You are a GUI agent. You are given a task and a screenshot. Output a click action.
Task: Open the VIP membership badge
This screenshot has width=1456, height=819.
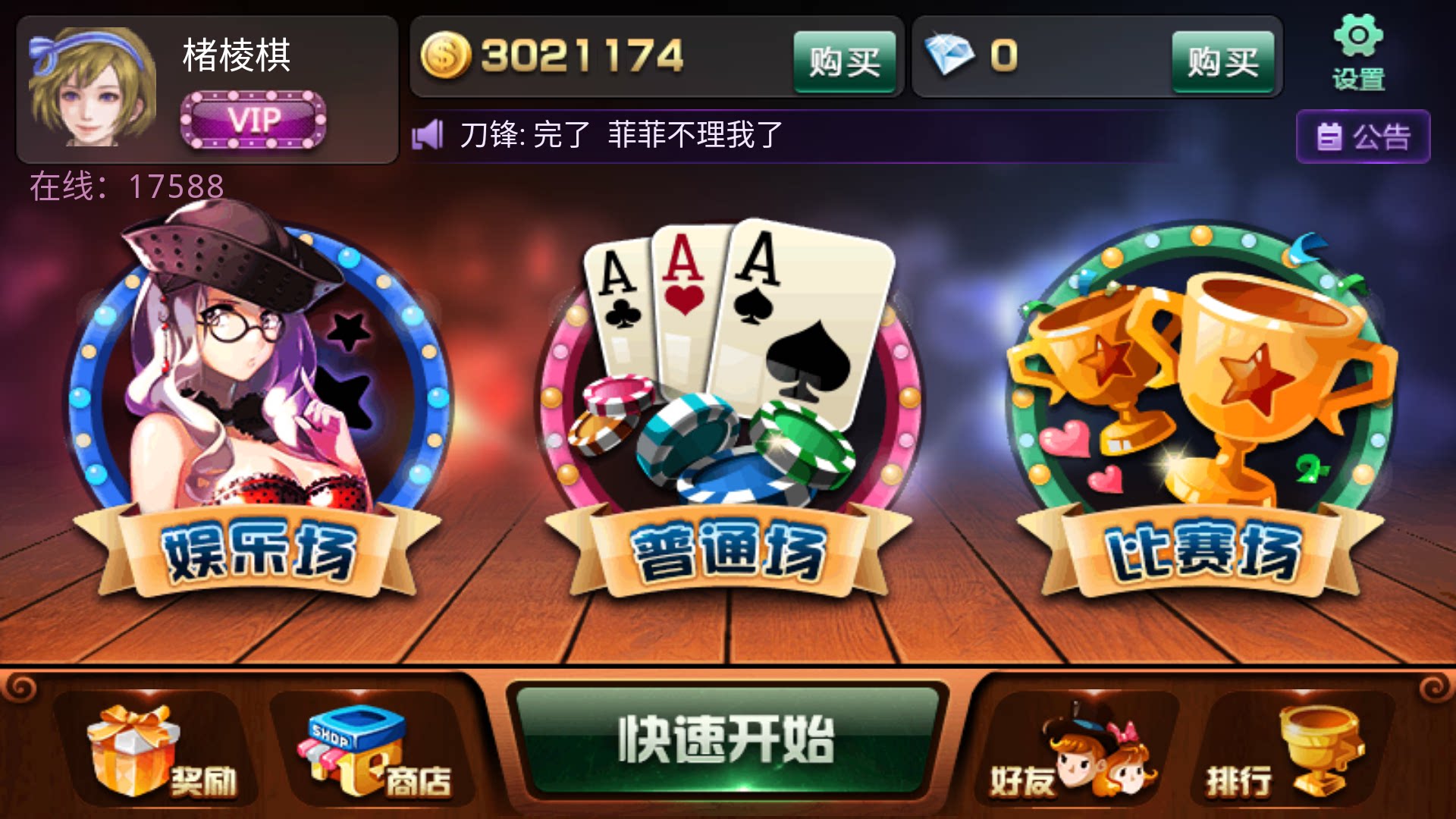pyautogui.click(x=256, y=118)
